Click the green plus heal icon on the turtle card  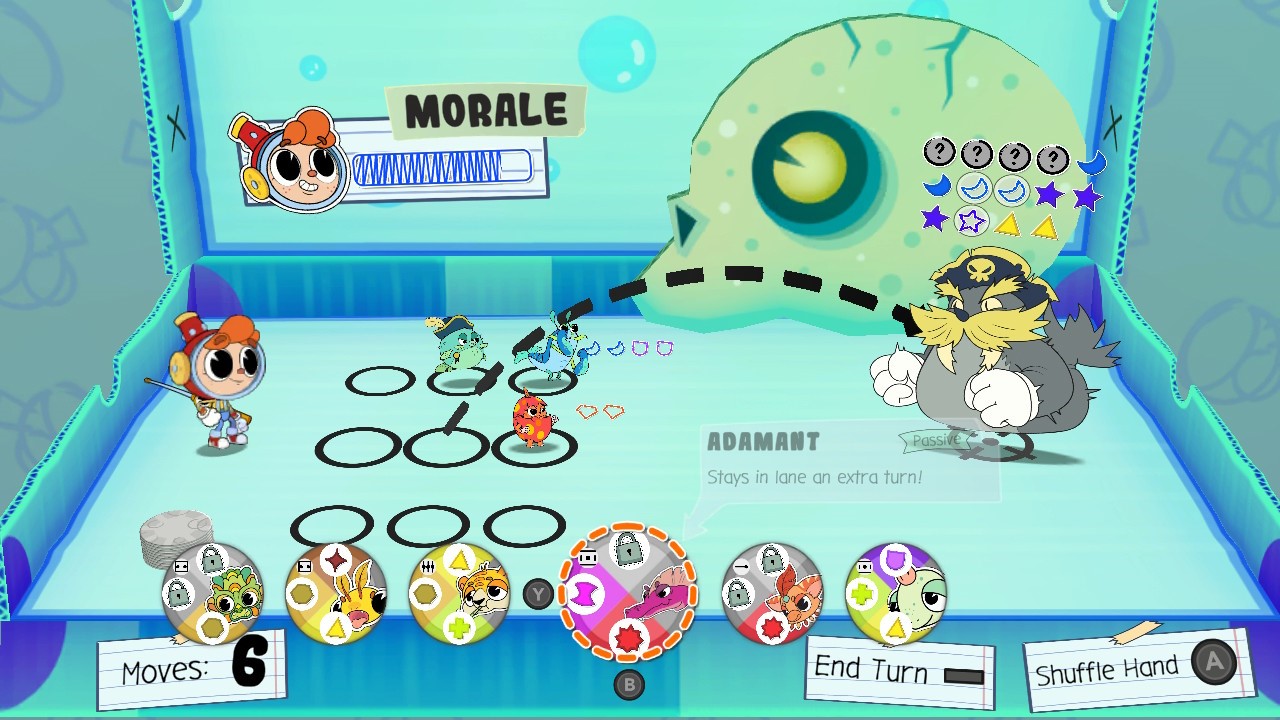coord(862,591)
